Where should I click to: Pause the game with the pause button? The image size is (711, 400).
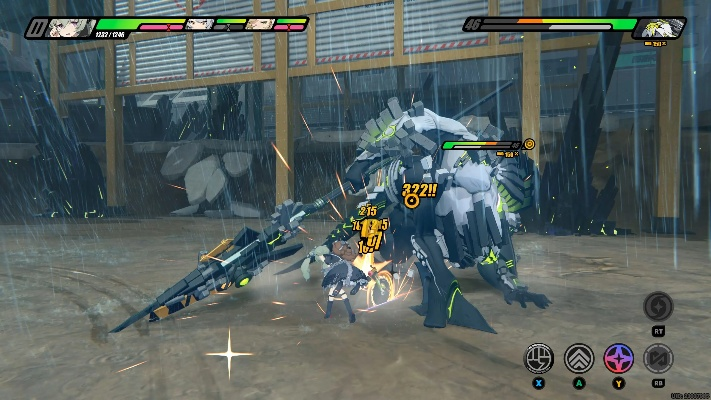(36, 27)
